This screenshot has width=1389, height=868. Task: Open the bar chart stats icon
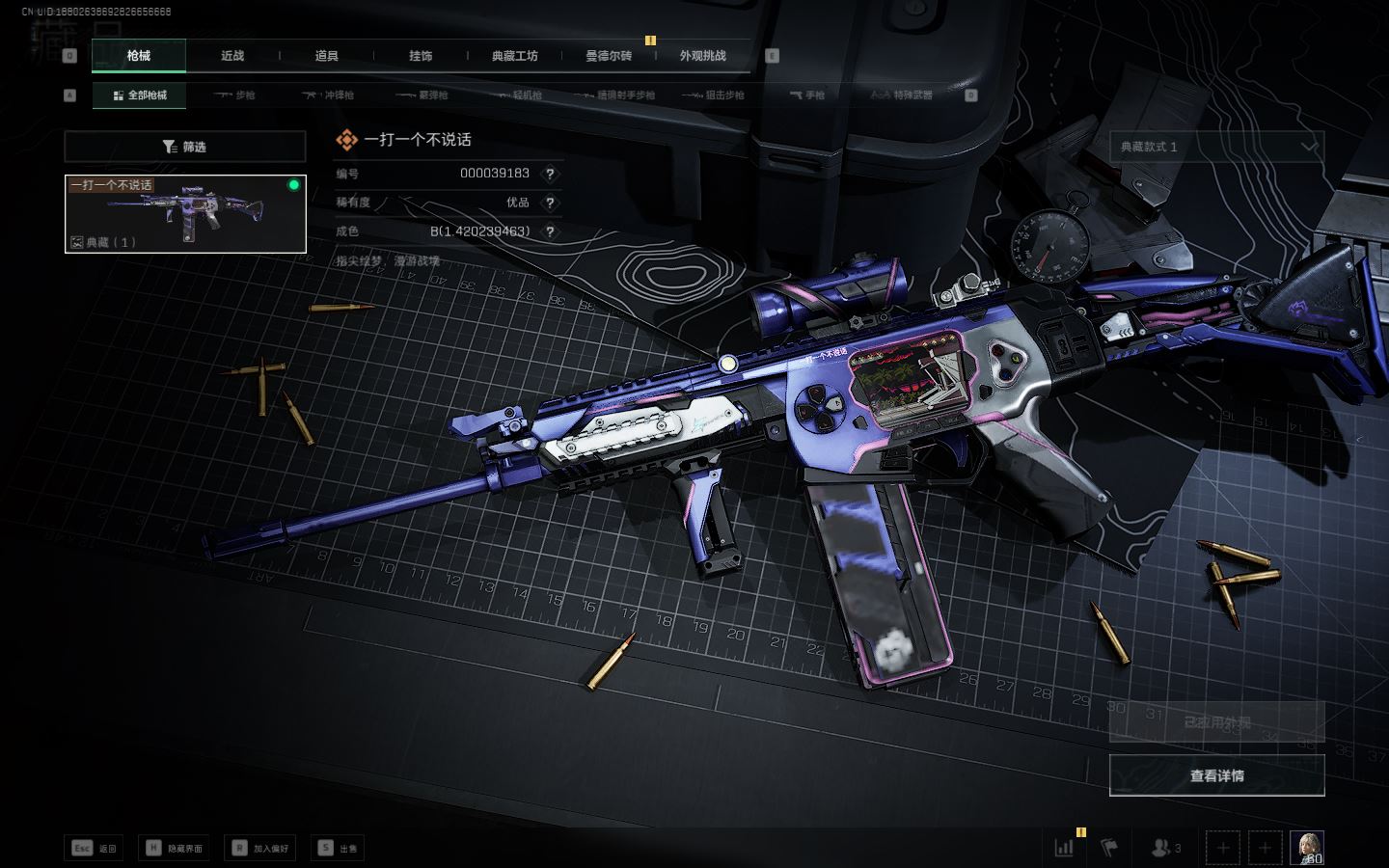1065,848
